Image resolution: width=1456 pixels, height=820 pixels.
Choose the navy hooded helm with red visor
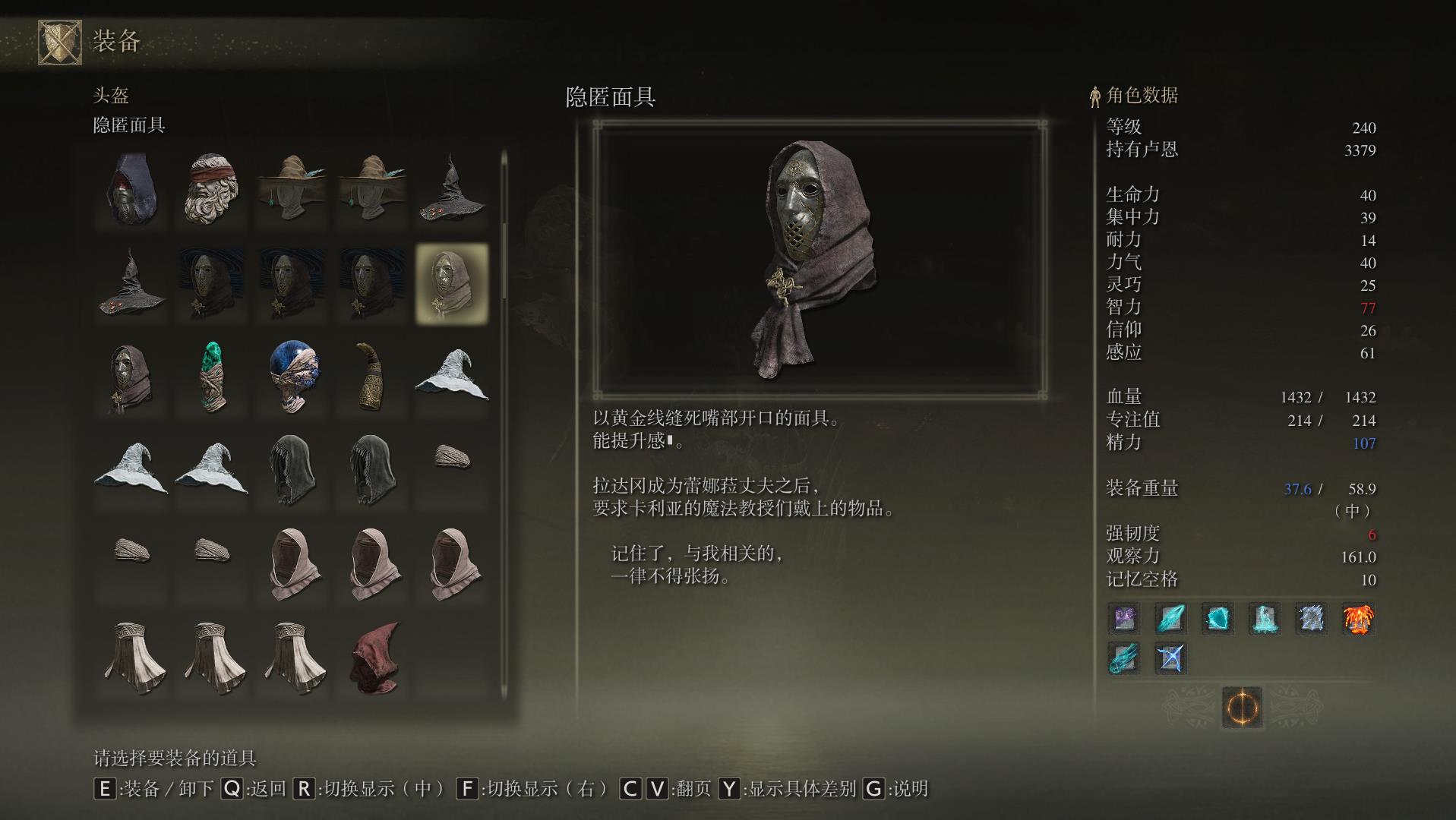coord(132,189)
